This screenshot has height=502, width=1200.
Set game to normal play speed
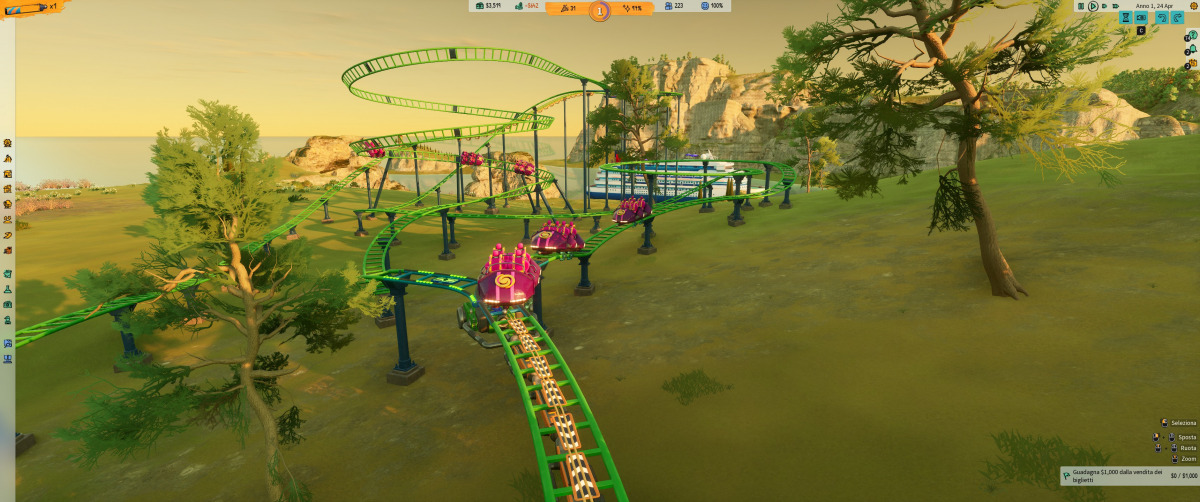point(1093,6)
